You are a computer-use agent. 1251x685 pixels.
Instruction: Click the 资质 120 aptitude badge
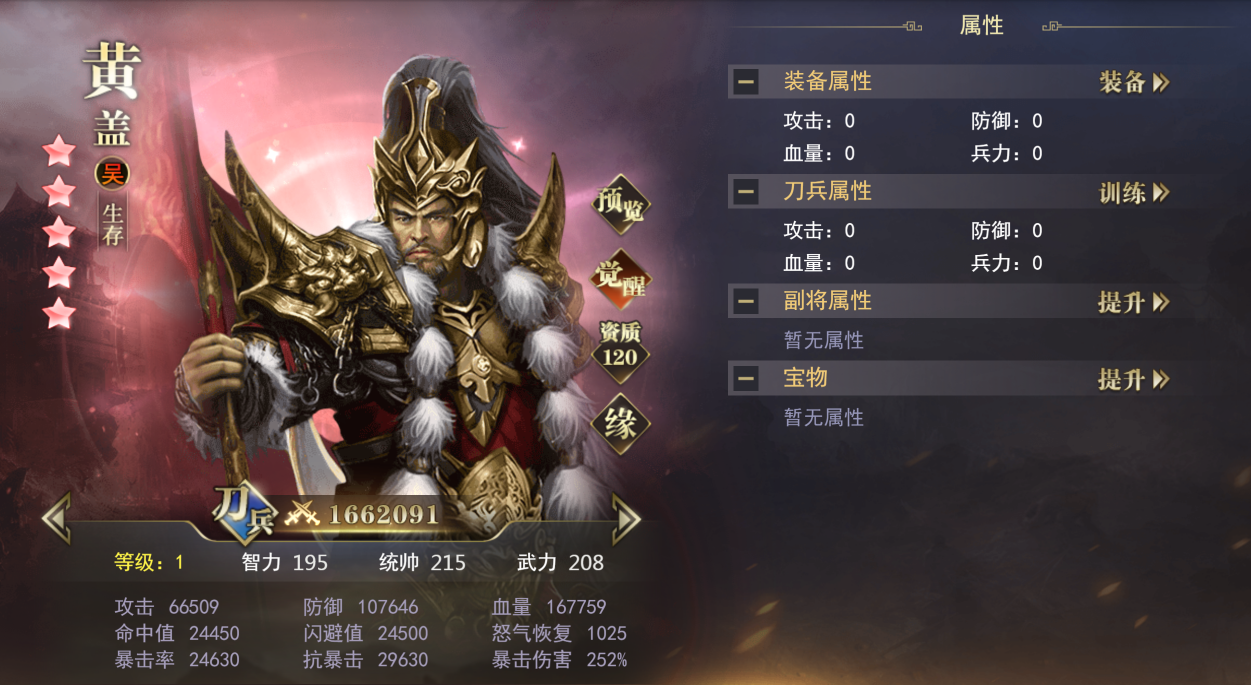(620, 347)
